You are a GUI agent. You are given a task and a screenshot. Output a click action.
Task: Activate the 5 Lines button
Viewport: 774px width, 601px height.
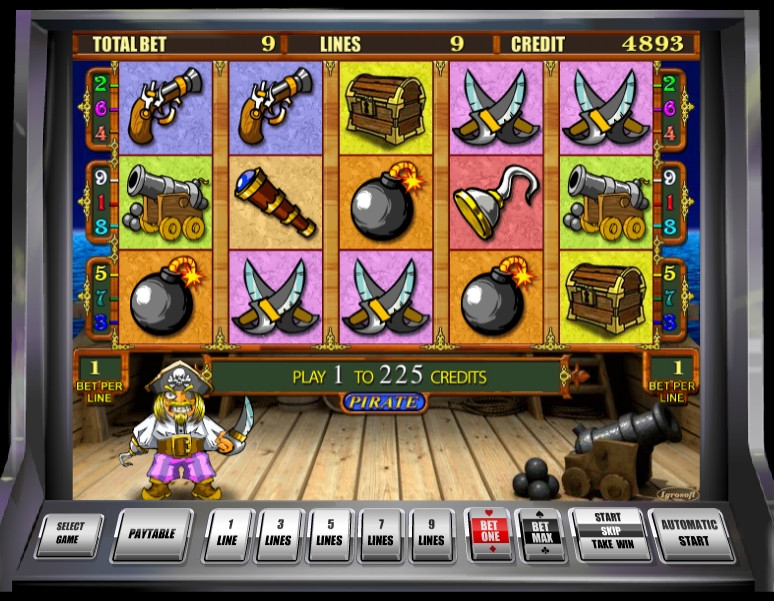pos(329,534)
